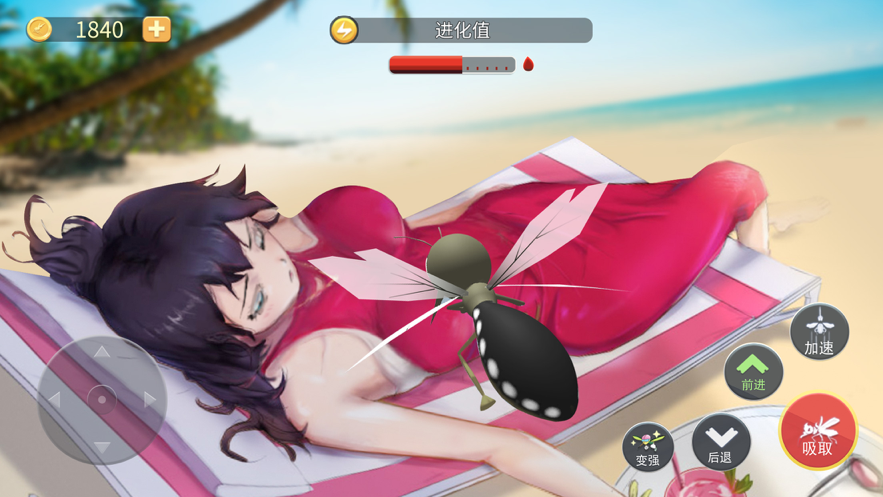Tap the 加速 speed-up button

coord(819,332)
